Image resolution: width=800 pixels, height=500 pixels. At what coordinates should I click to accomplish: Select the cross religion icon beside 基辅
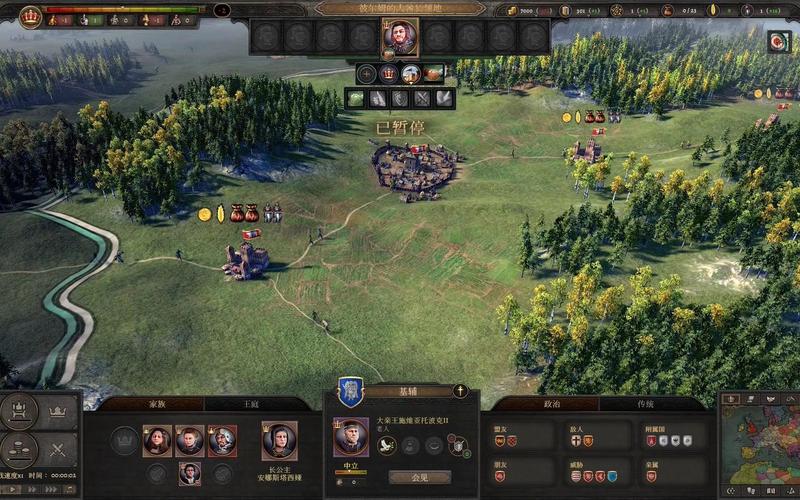460,390
